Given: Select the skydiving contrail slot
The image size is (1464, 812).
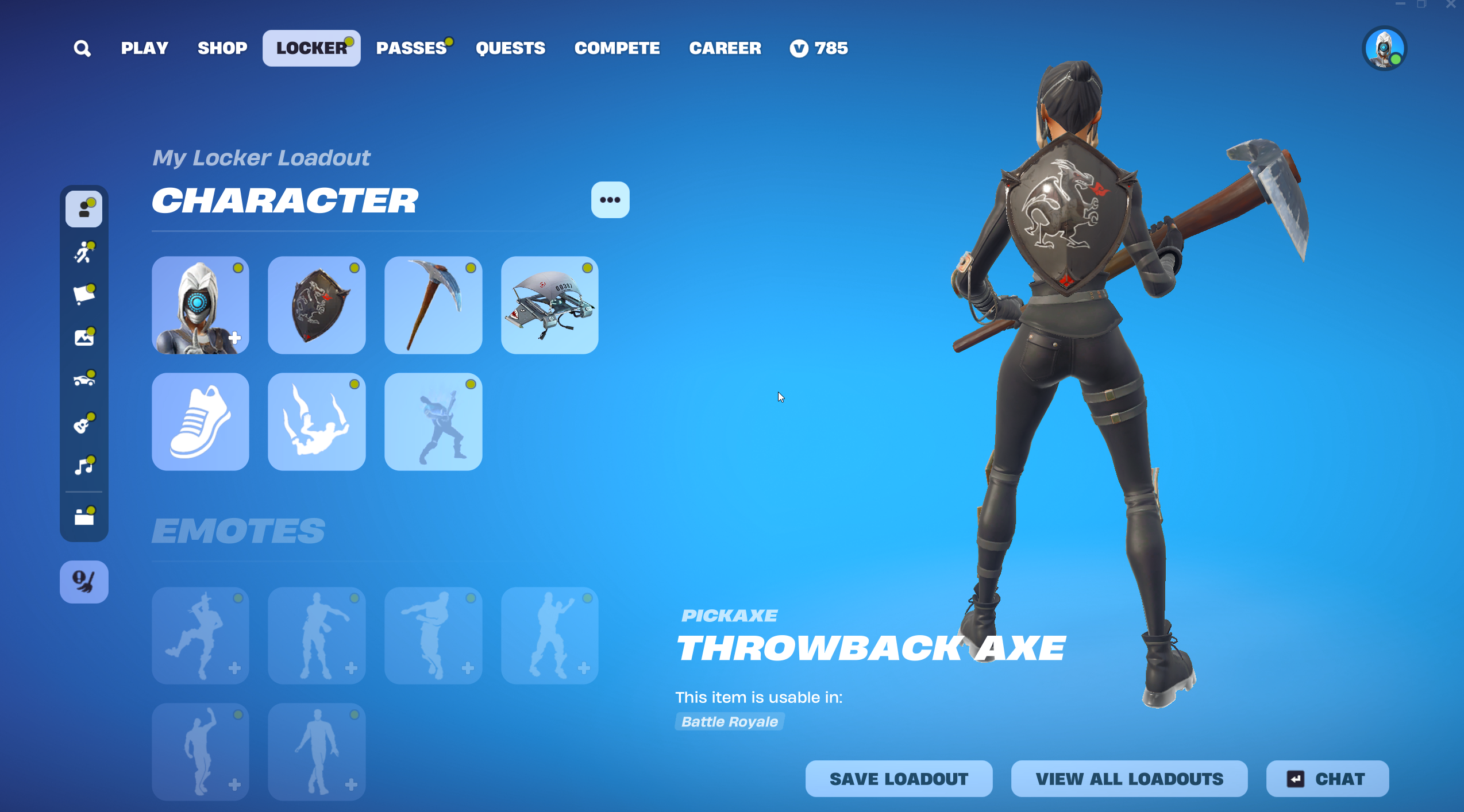Looking at the screenshot, I should pos(317,422).
